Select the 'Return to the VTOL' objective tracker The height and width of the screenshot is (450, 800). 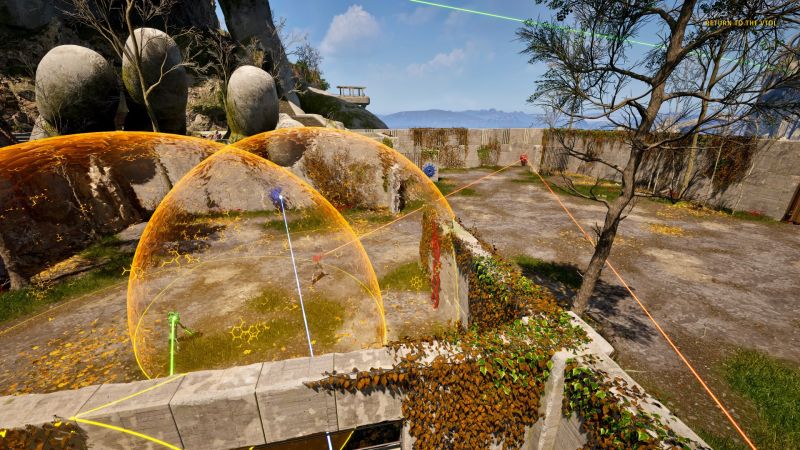[739, 22]
